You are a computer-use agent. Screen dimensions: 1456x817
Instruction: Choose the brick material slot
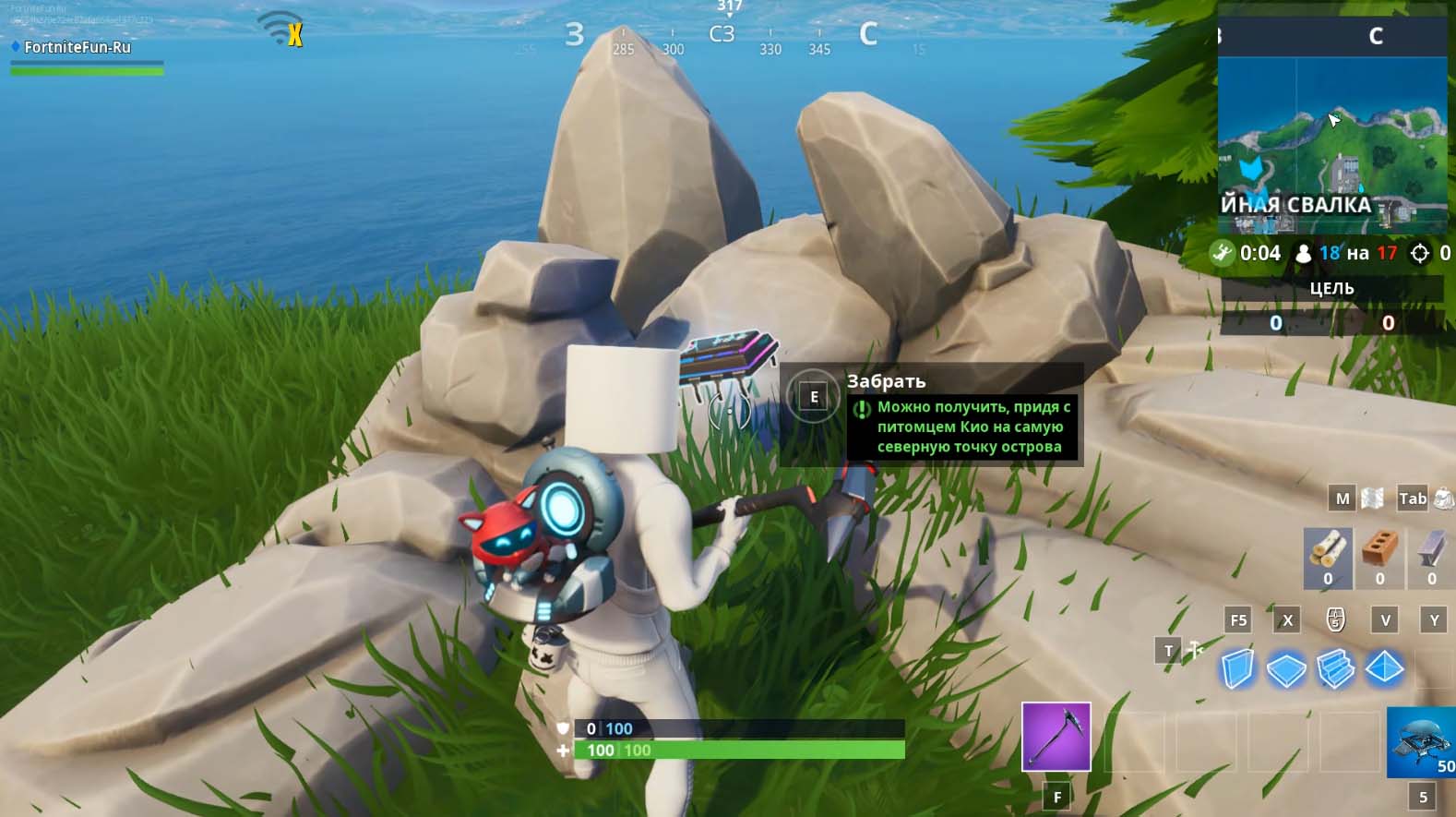coord(1379,557)
